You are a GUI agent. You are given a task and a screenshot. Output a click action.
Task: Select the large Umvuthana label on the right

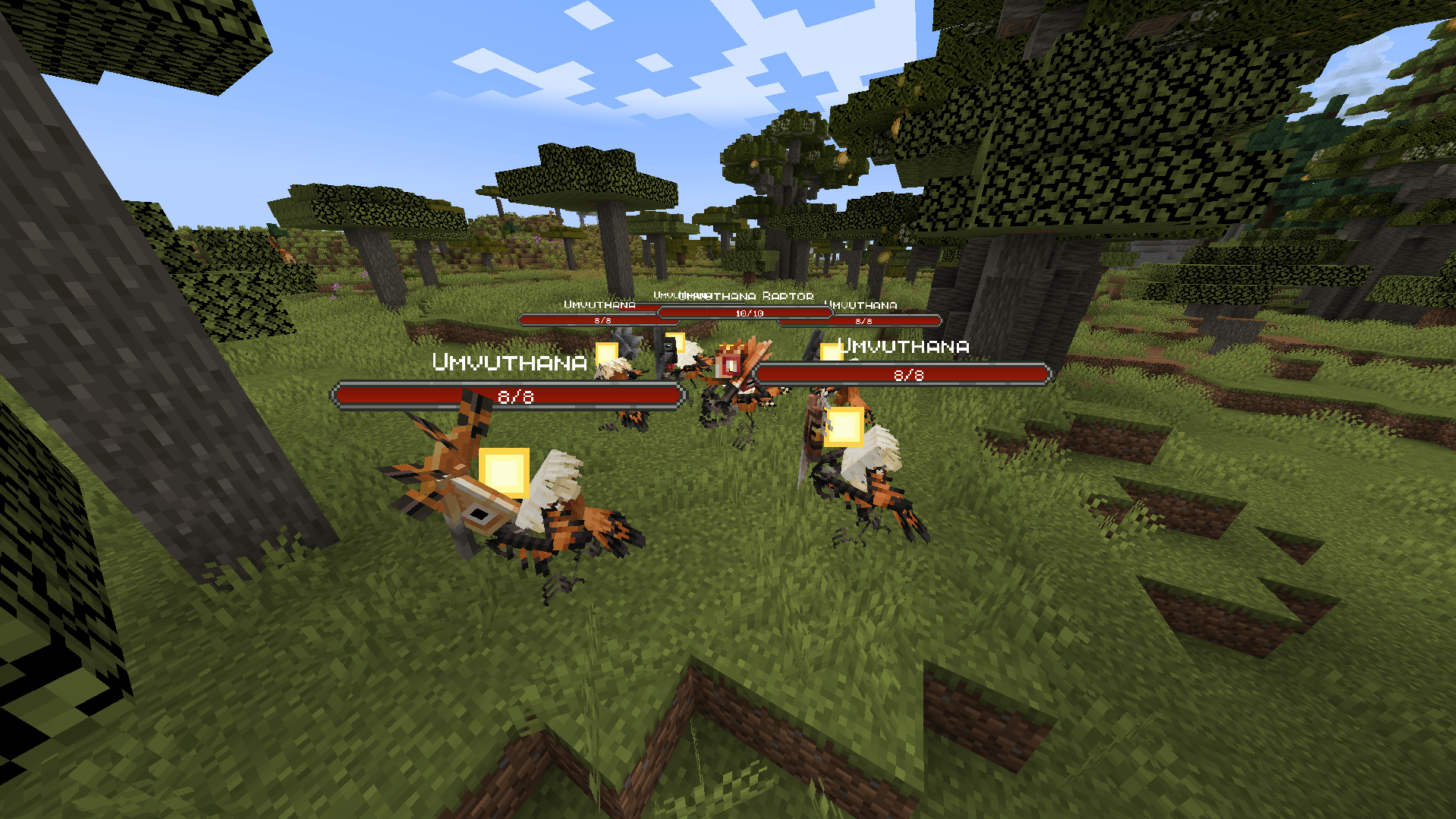[903, 347]
